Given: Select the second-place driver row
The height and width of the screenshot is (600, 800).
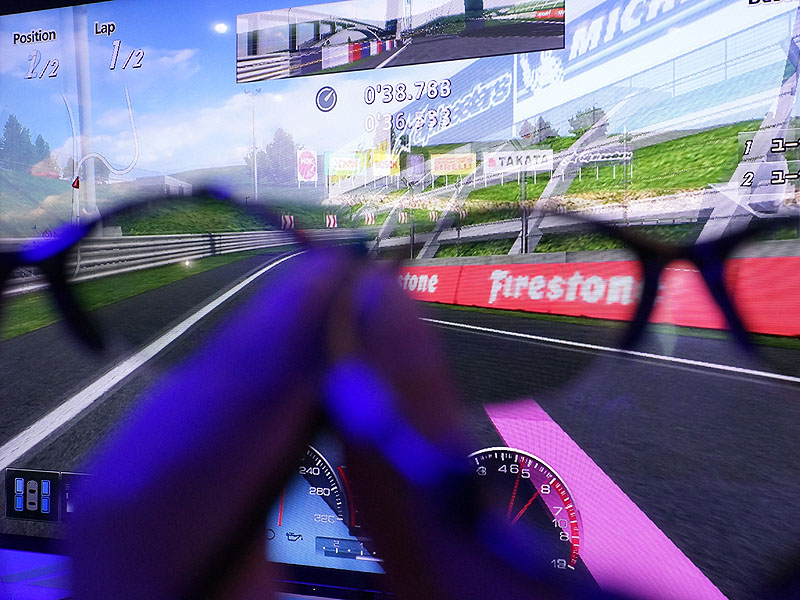Looking at the screenshot, I should point(770,178).
